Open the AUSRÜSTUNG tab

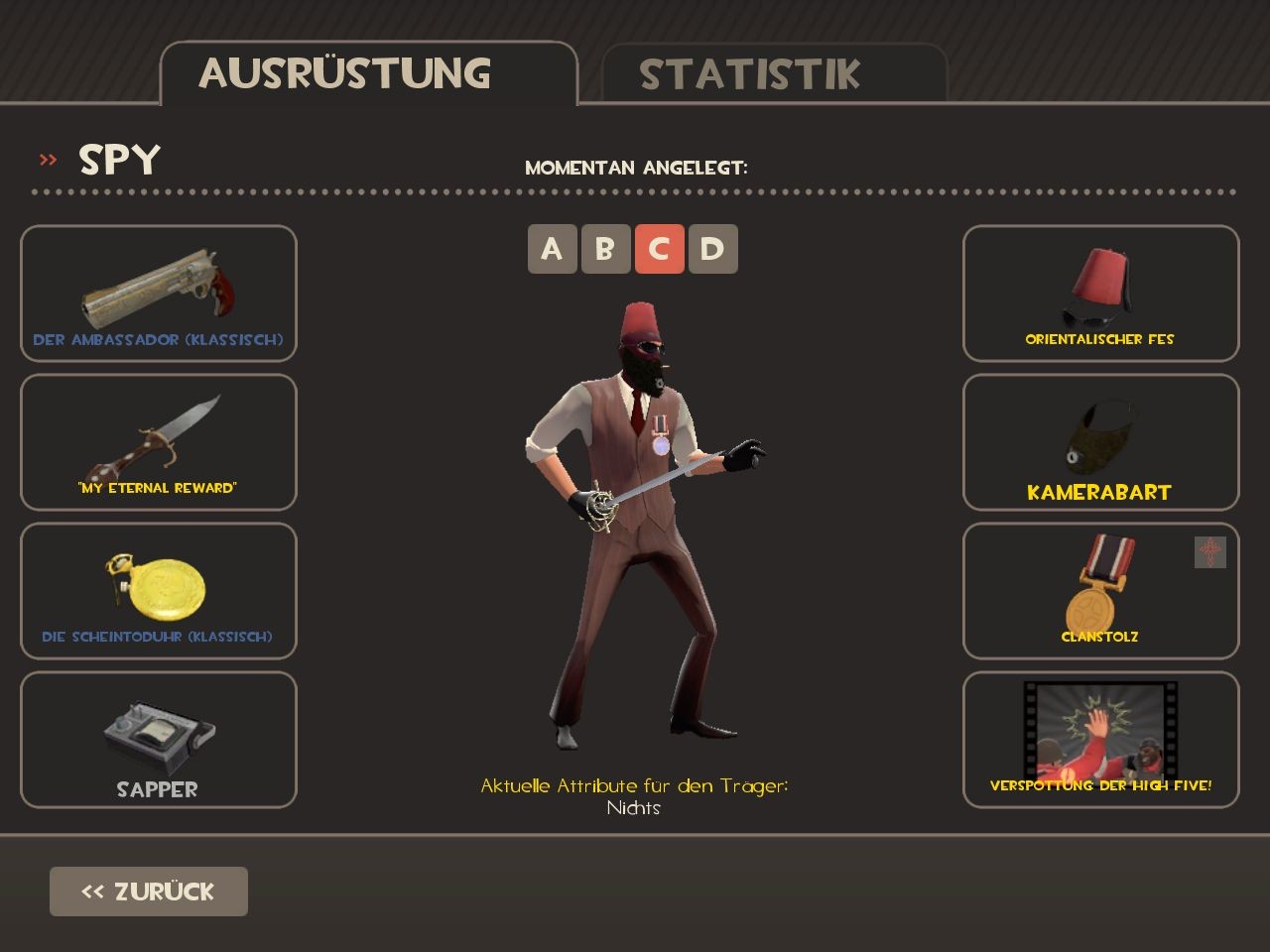pos(345,72)
